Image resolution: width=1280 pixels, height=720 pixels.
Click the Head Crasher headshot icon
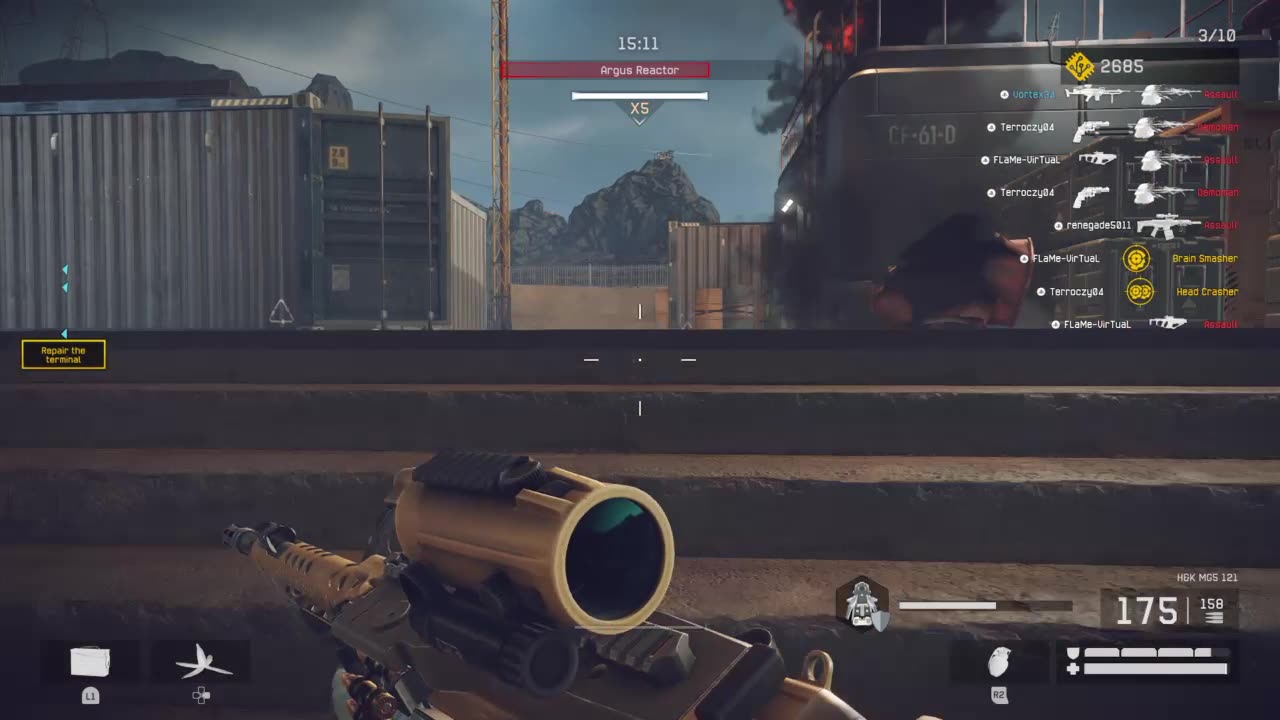1139,291
